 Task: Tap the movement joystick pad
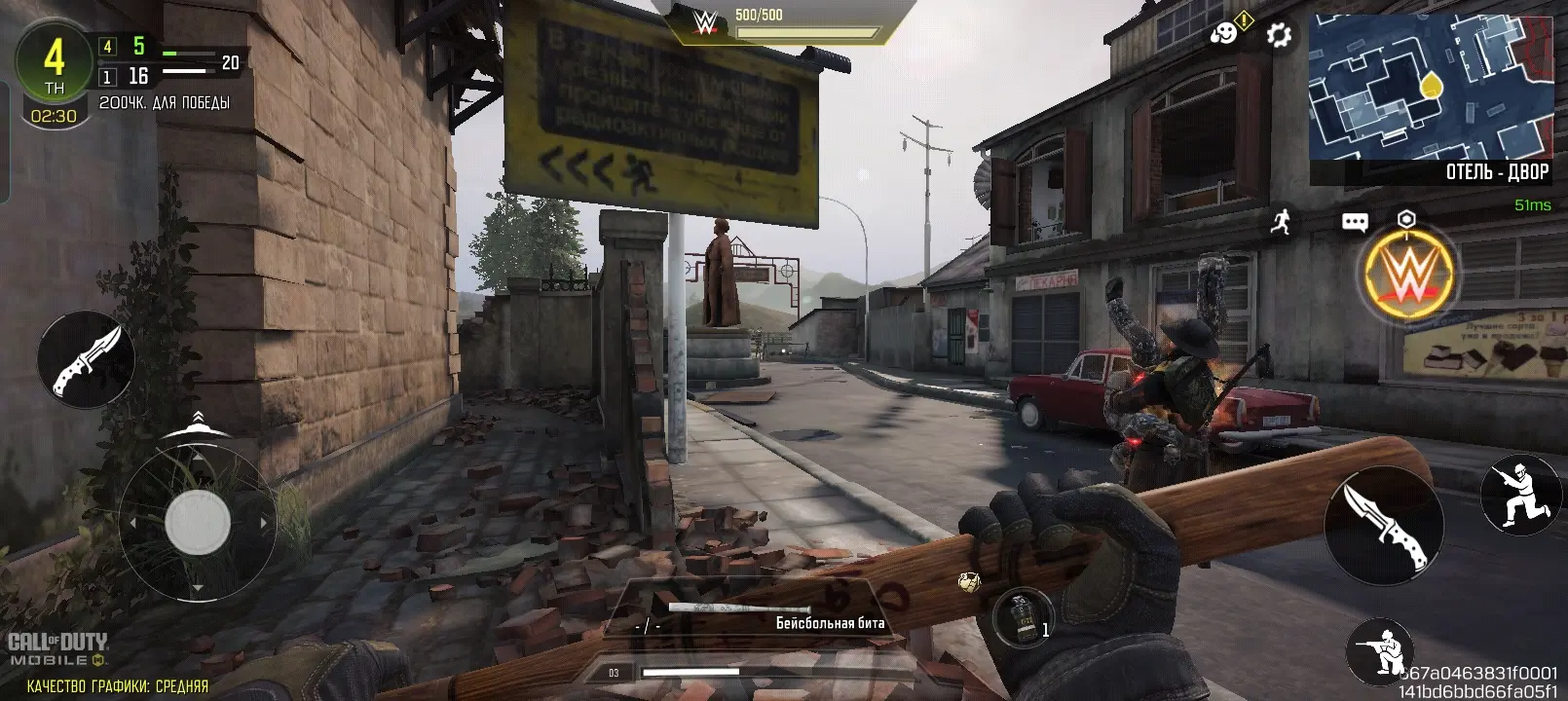[x=198, y=523]
